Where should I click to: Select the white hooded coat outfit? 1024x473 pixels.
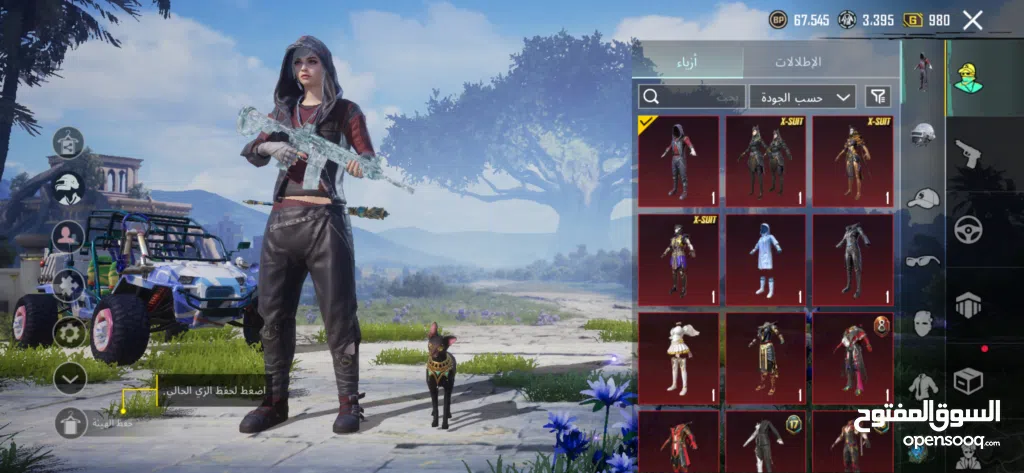coord(765,258)
